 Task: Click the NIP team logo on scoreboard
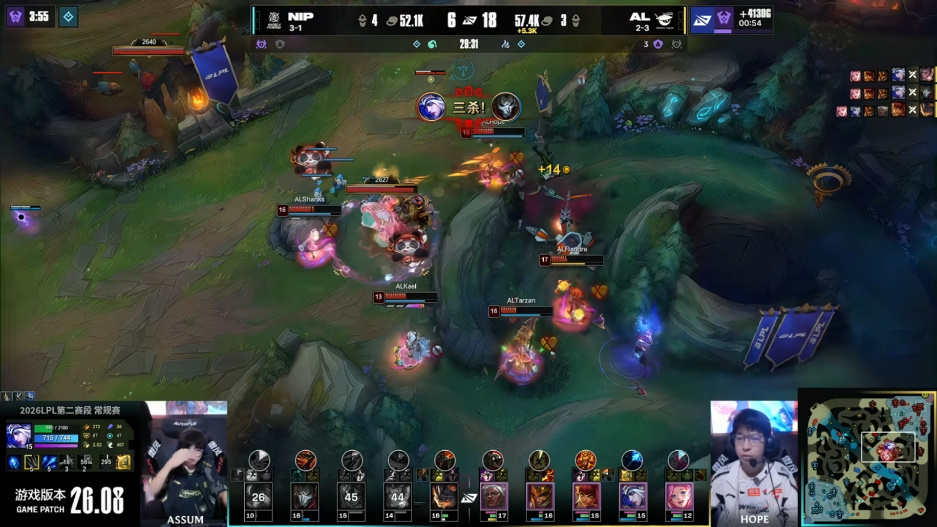click(271, 17)
